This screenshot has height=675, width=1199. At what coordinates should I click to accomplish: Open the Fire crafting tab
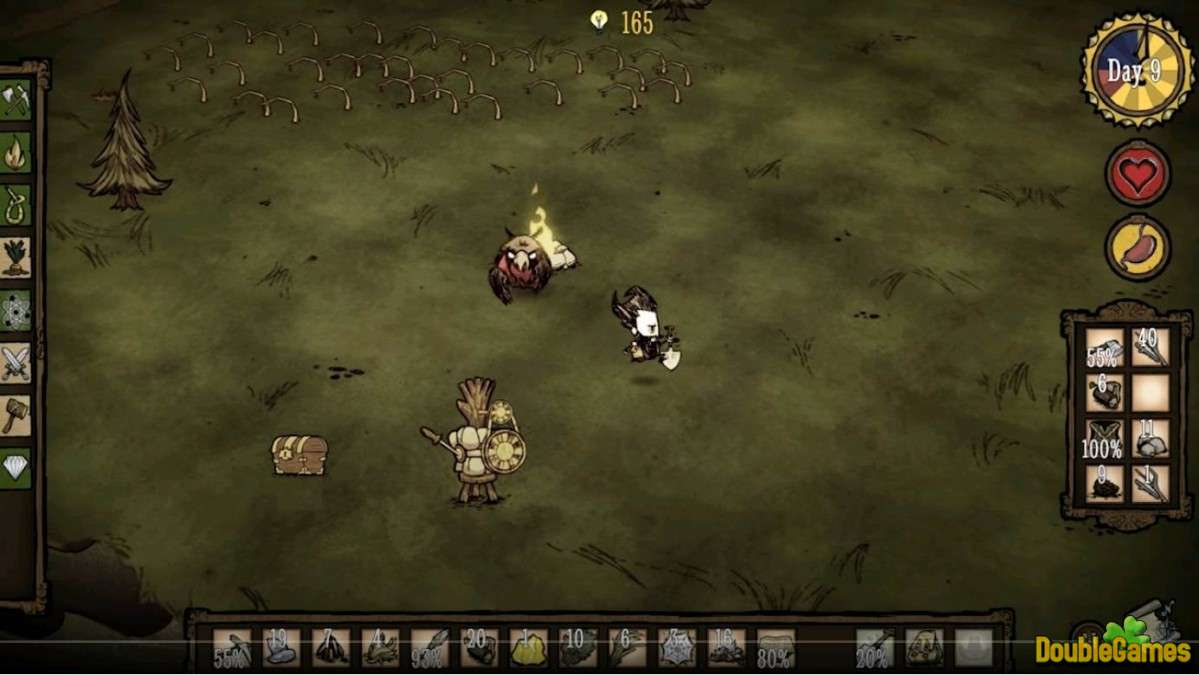(x=16, y=152)
